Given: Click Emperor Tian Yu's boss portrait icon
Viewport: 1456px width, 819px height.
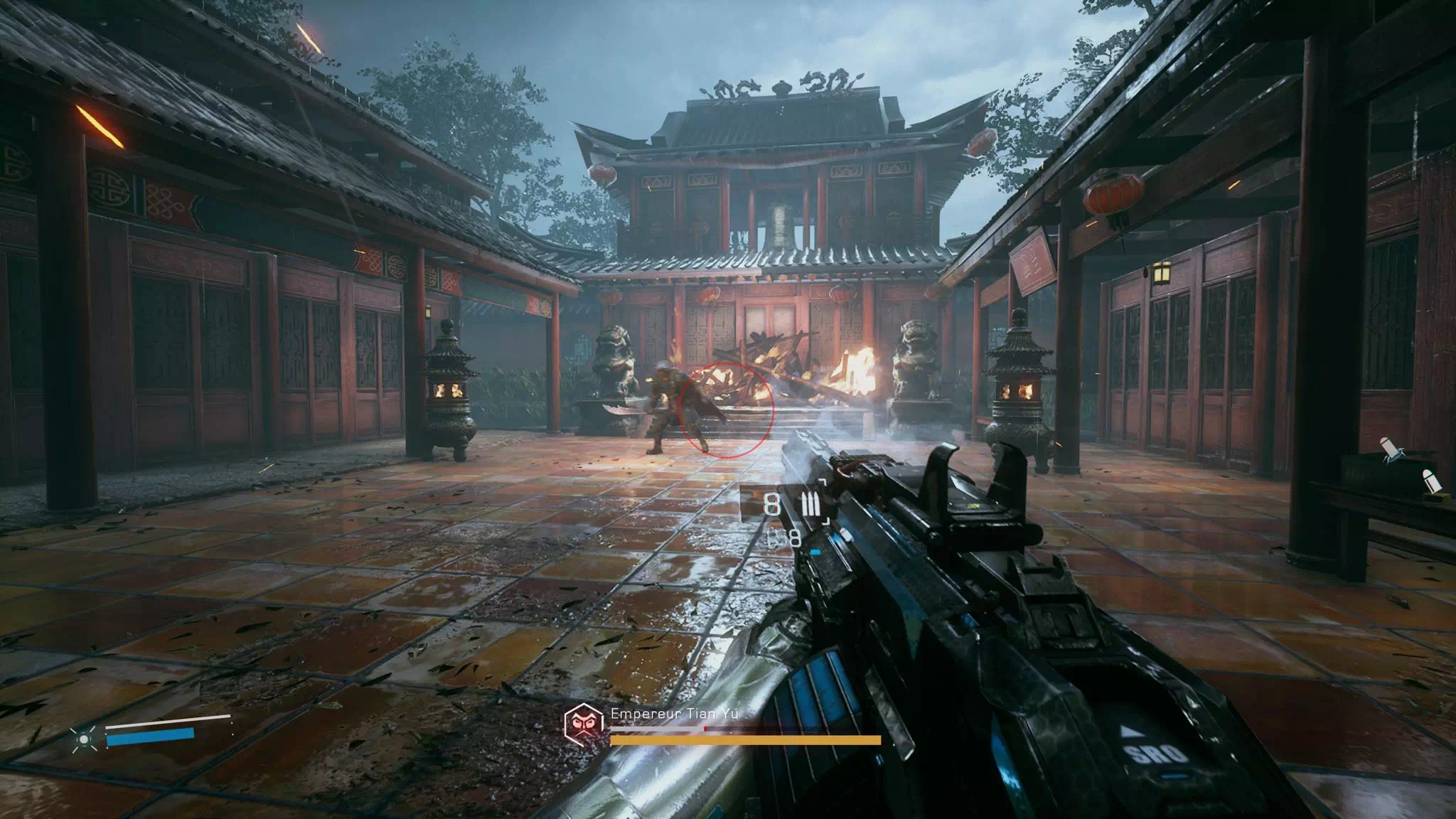Looking at the screenshot, I should point(584,724).
